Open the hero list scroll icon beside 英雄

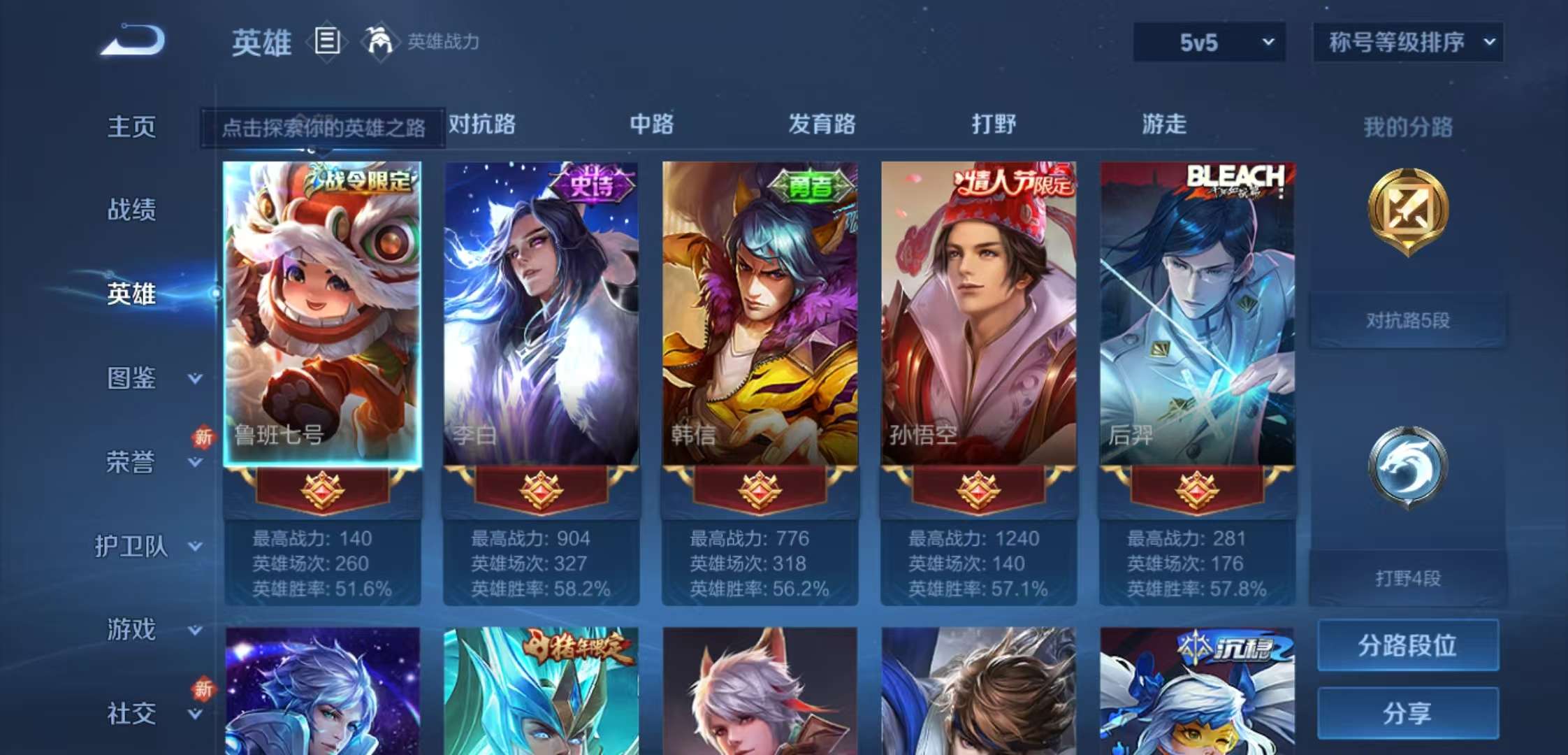tap(326, 42)
